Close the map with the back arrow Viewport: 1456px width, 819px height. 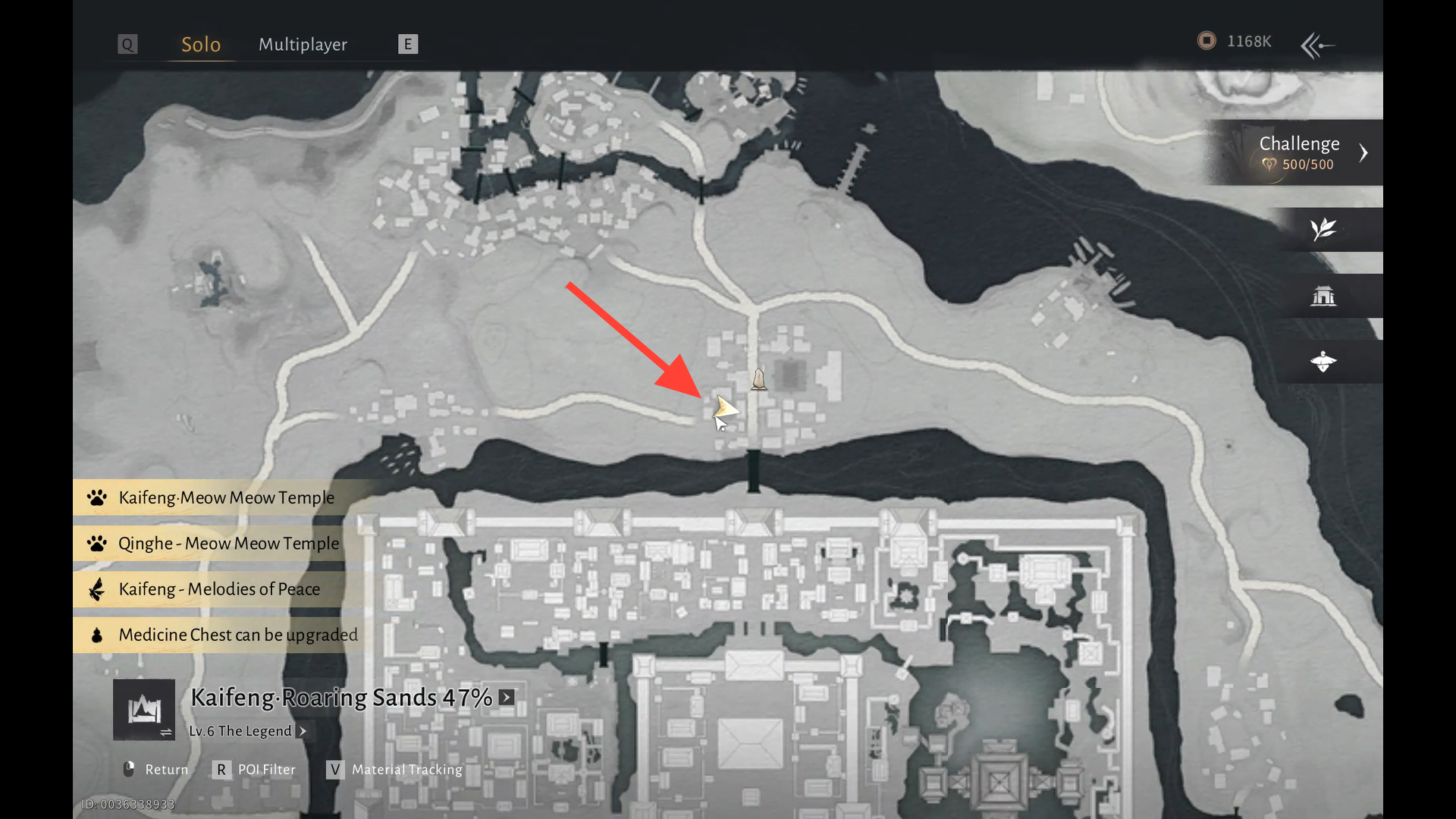click(x=1318, y=45)
